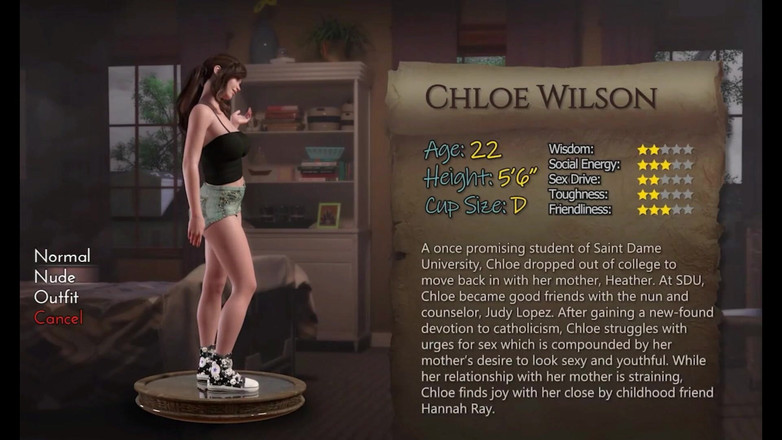Select the Normal view option
Viewport: 782px width, 440px height.
point(62,256)
